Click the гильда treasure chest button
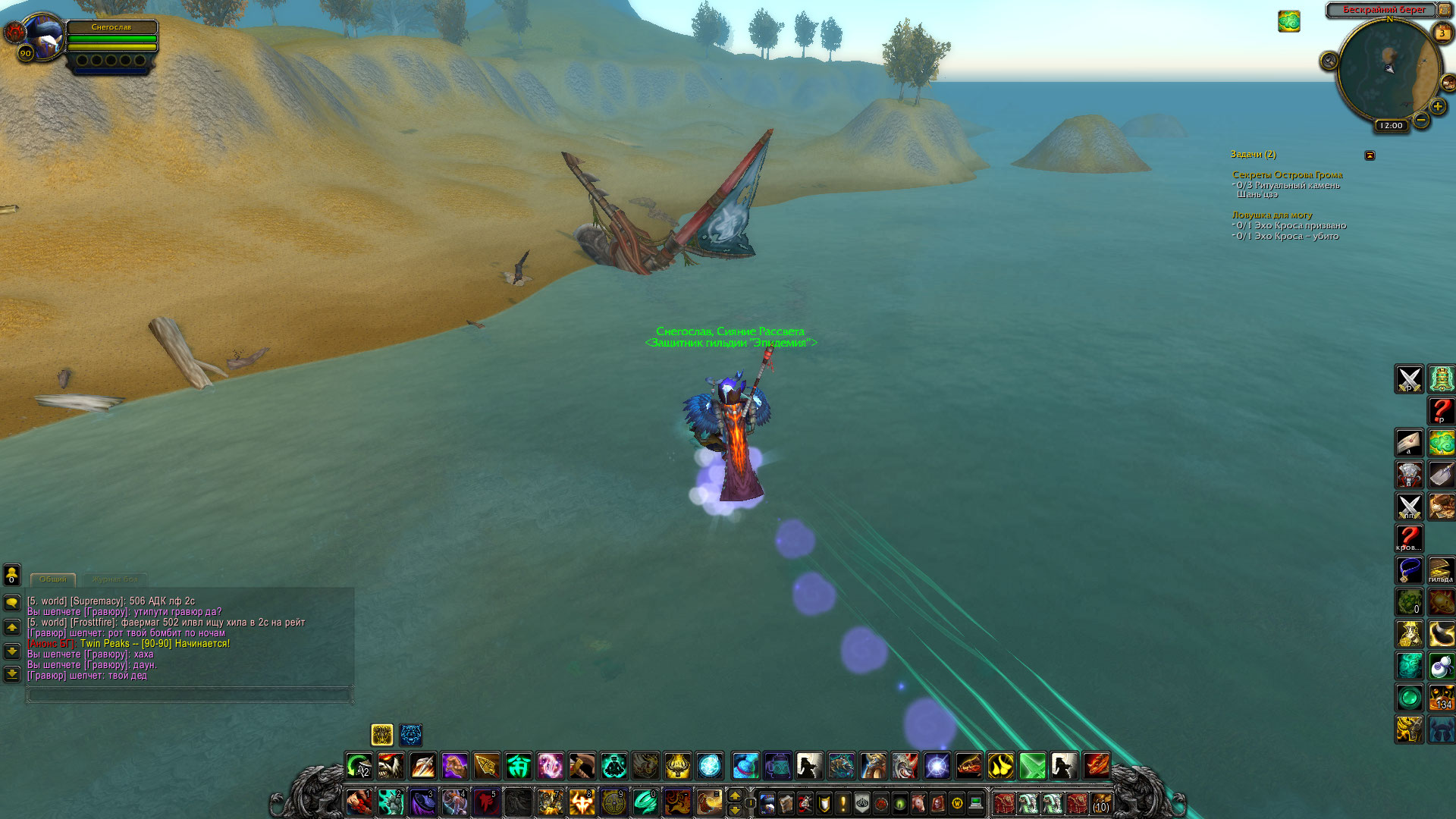 coord(1441,570)
